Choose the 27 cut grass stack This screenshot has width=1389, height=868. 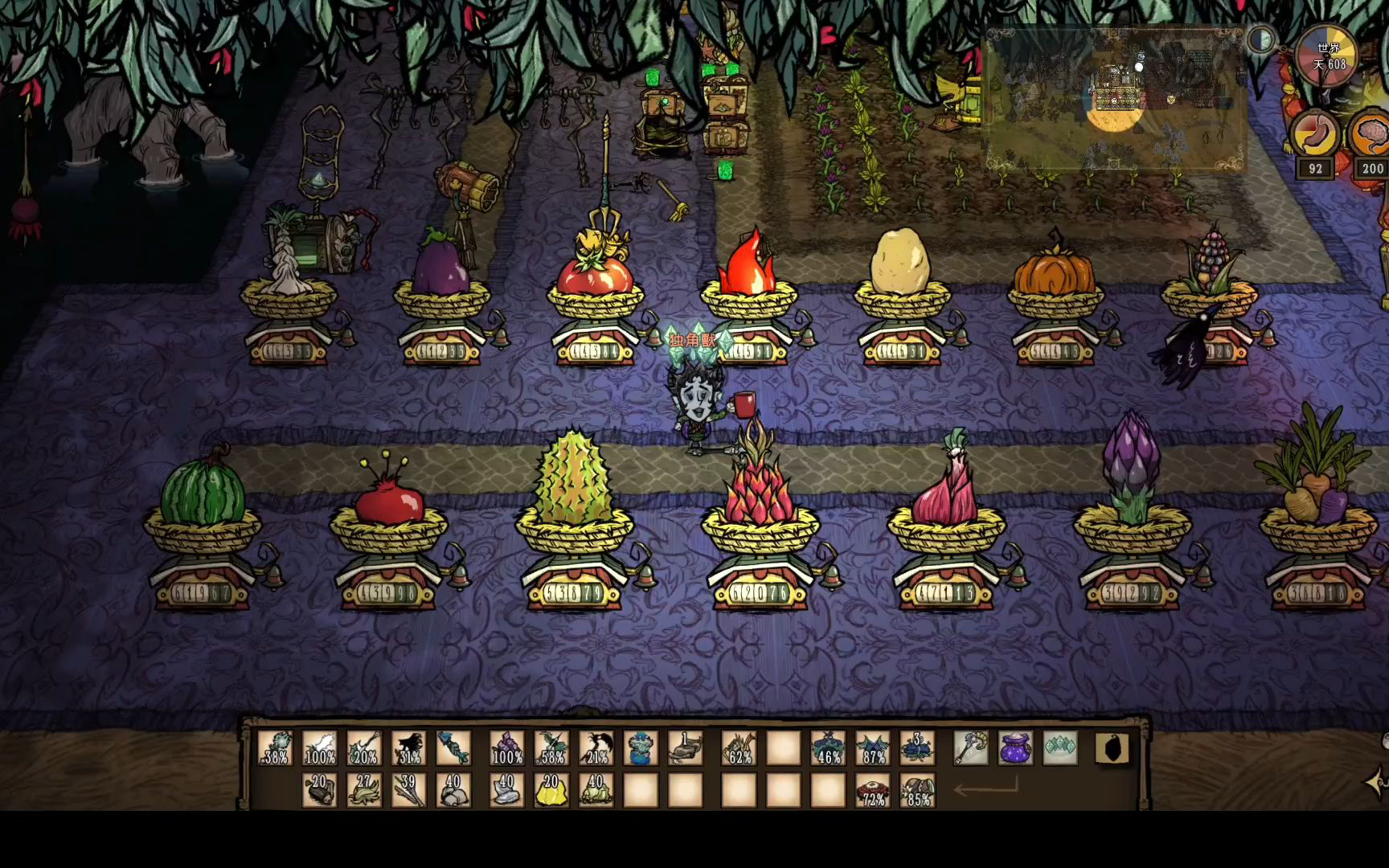(x=364, y=789)
